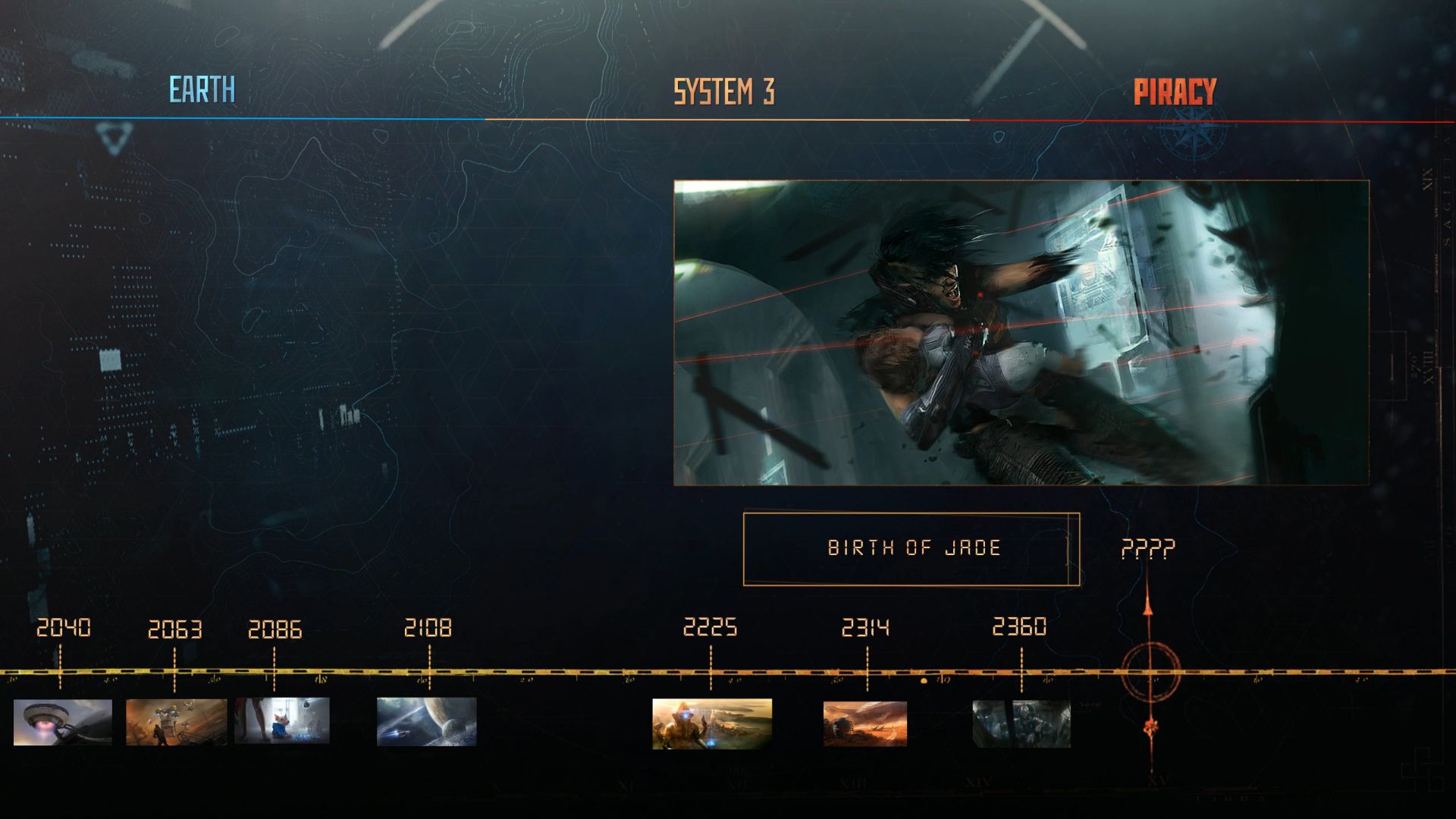Viewport: 1456px width, 819px height.
Task: Switch to the EARTH era tab
Action: (x=202, y=90)
